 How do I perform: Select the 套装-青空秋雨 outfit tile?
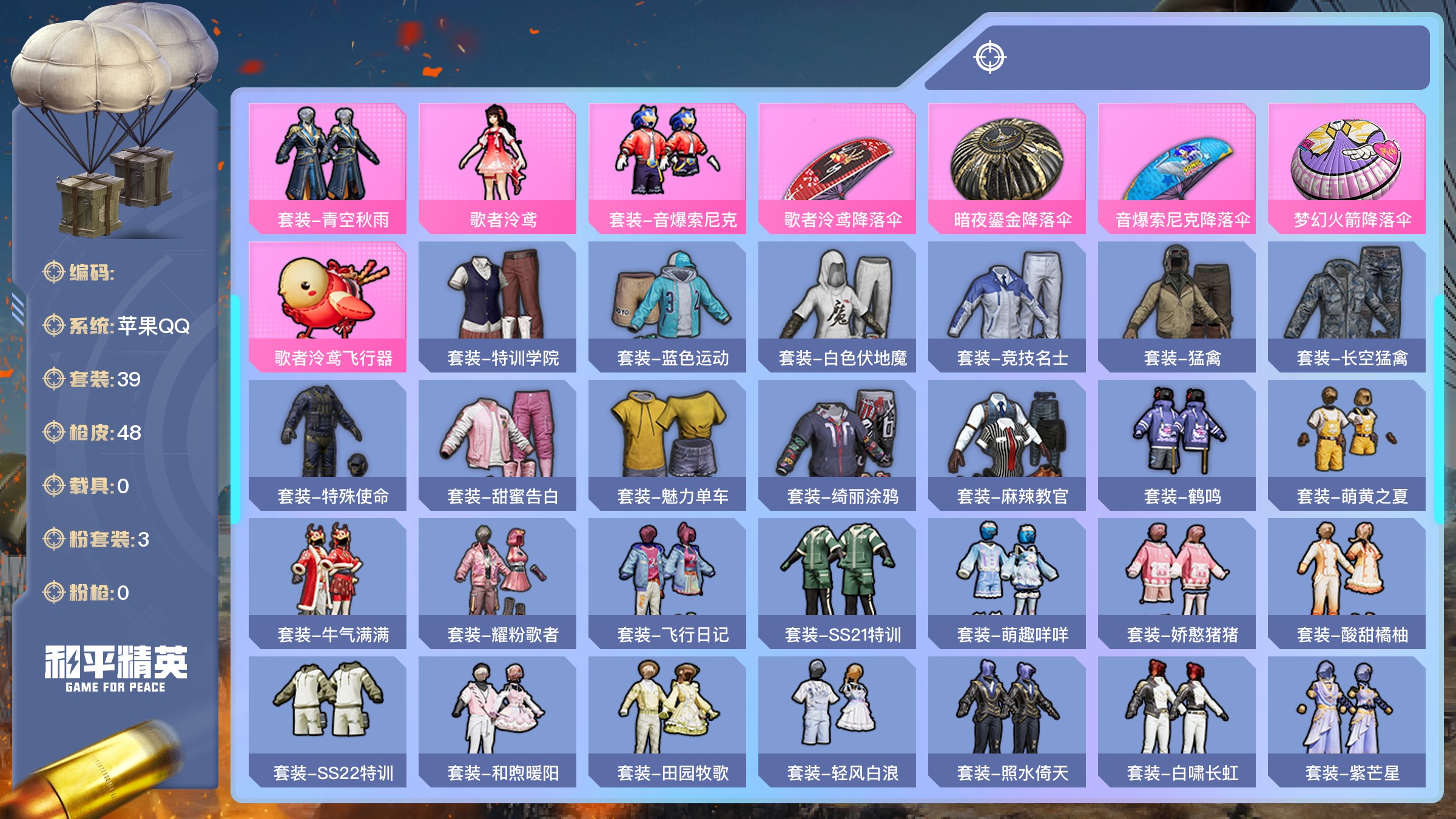click(x=328, y=168)
